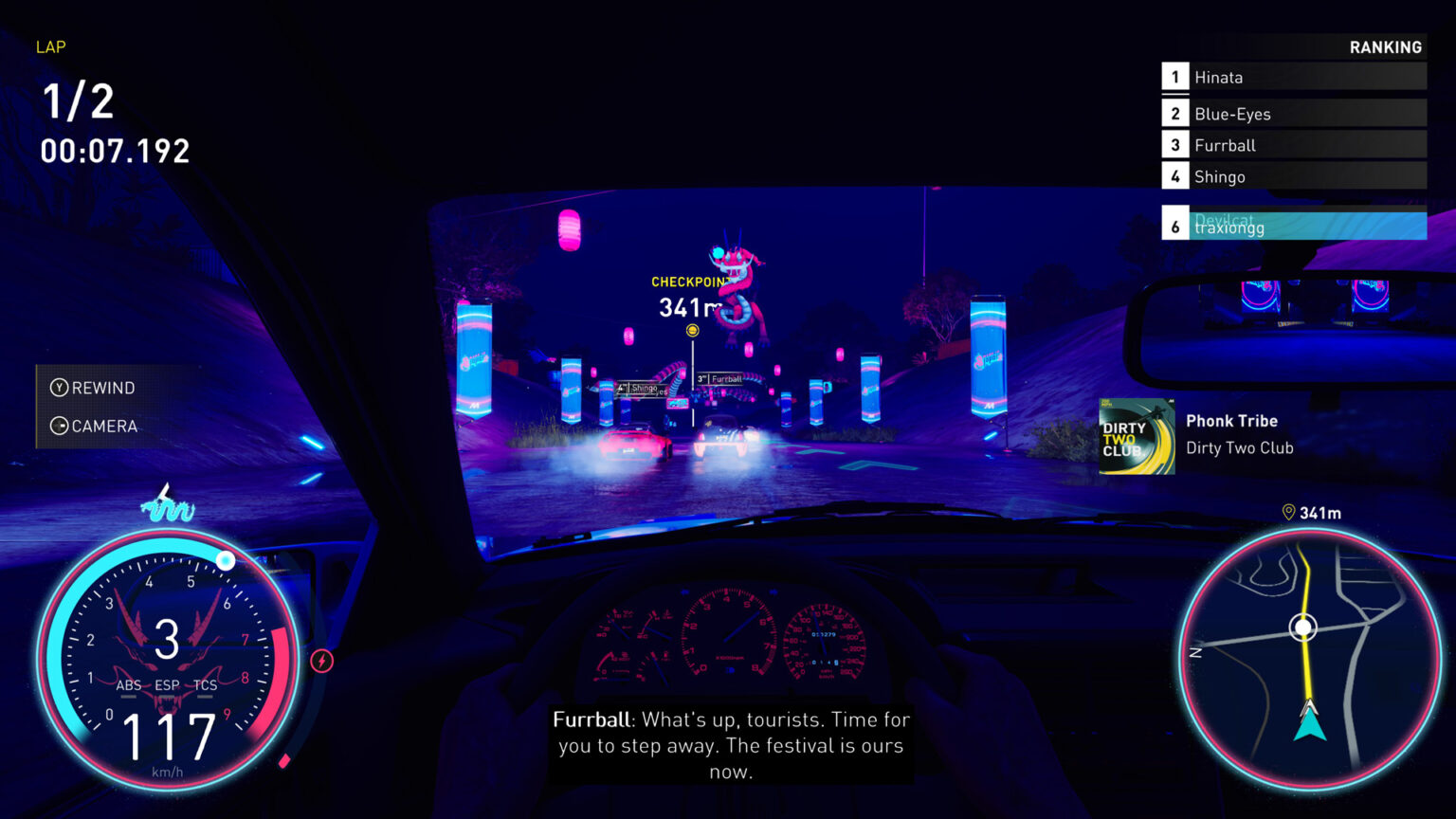The image size is (1456, 819).
Task: Click the location pin icon next to 341m
Action: (1289, 510)
